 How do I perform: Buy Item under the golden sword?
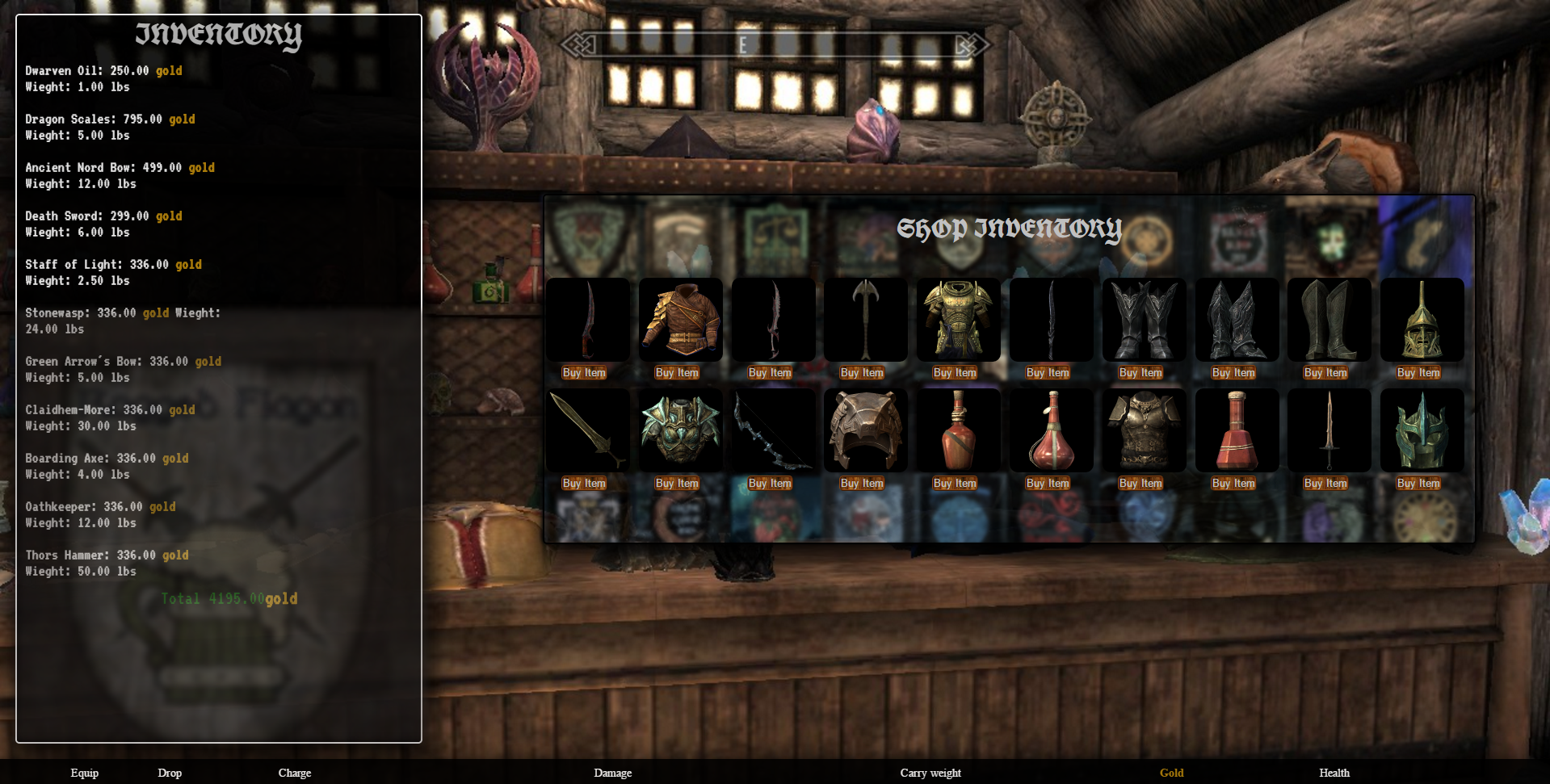click(x=584, y=483)
